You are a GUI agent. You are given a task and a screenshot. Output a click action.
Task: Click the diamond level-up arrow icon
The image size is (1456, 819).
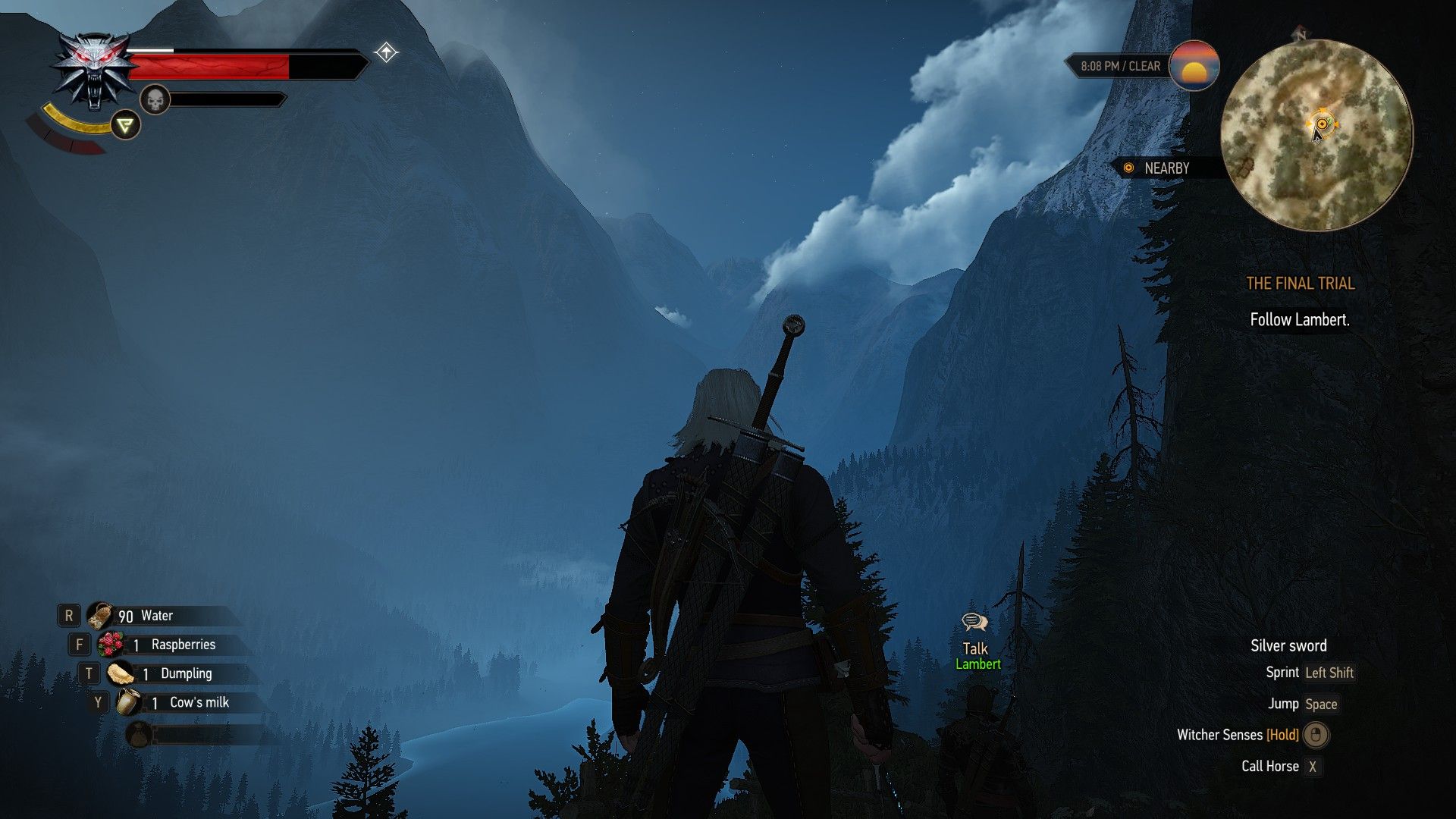[x=386, y=52]
